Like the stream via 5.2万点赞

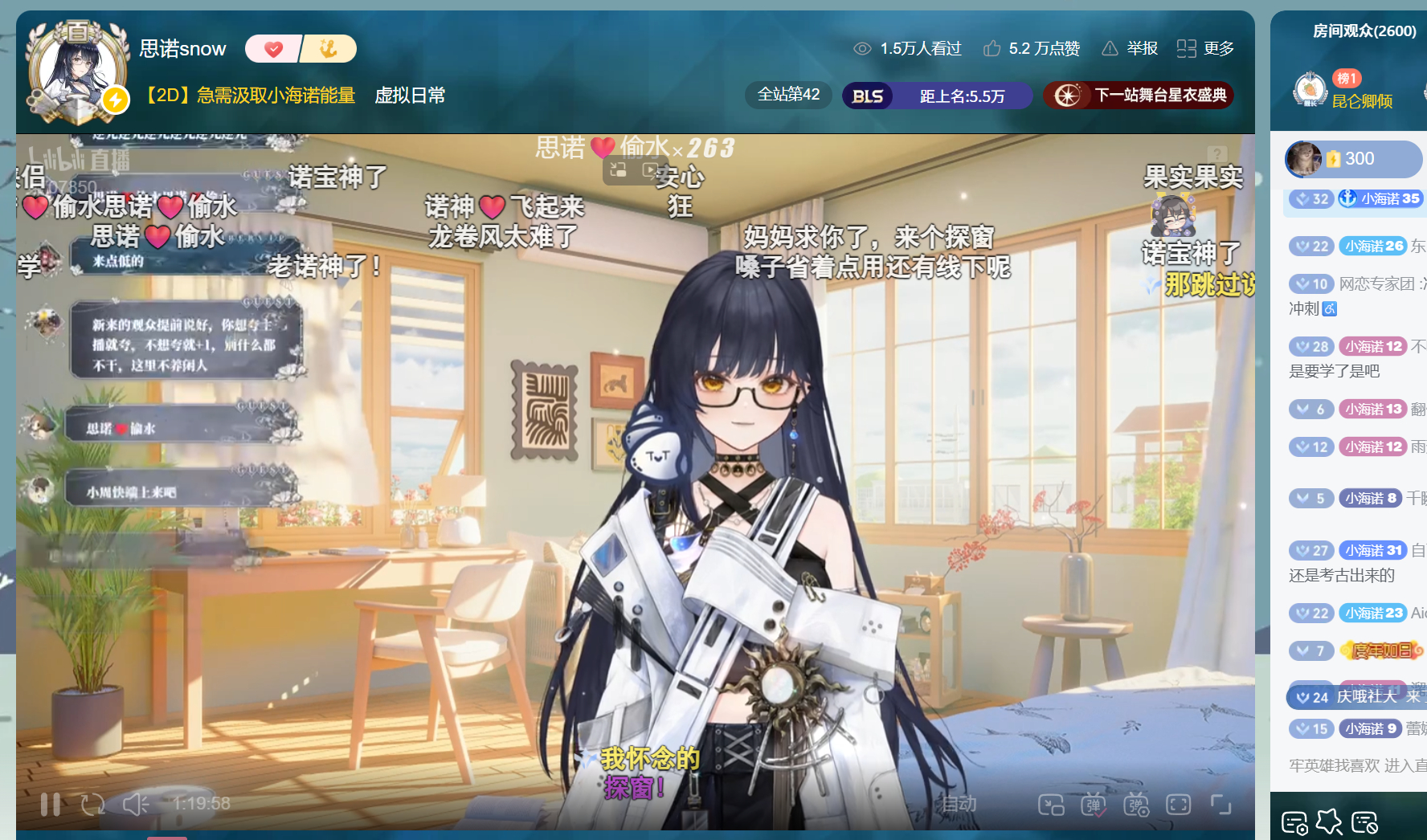point(1032,49)
